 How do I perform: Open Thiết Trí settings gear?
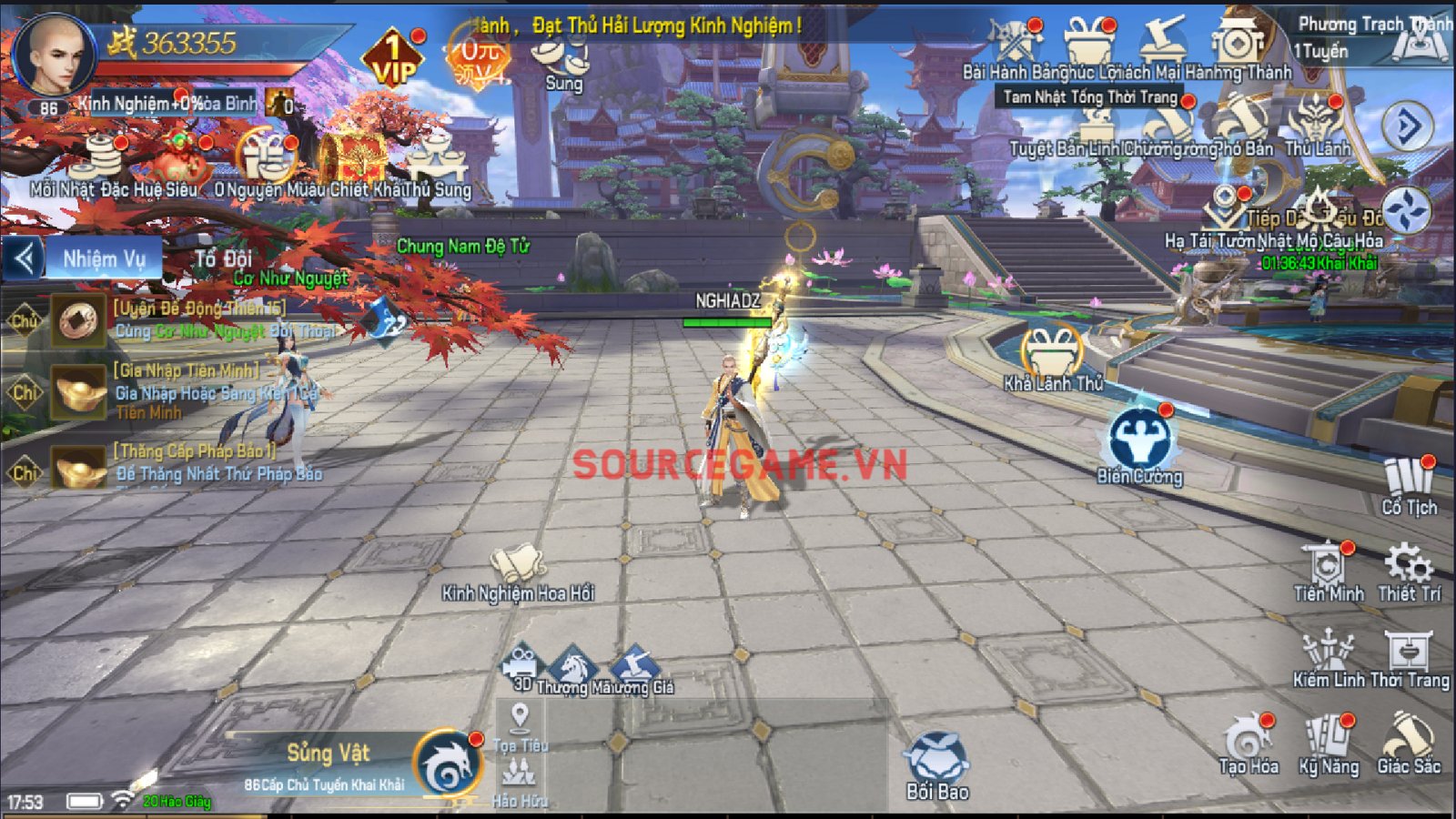[1409, 570]
